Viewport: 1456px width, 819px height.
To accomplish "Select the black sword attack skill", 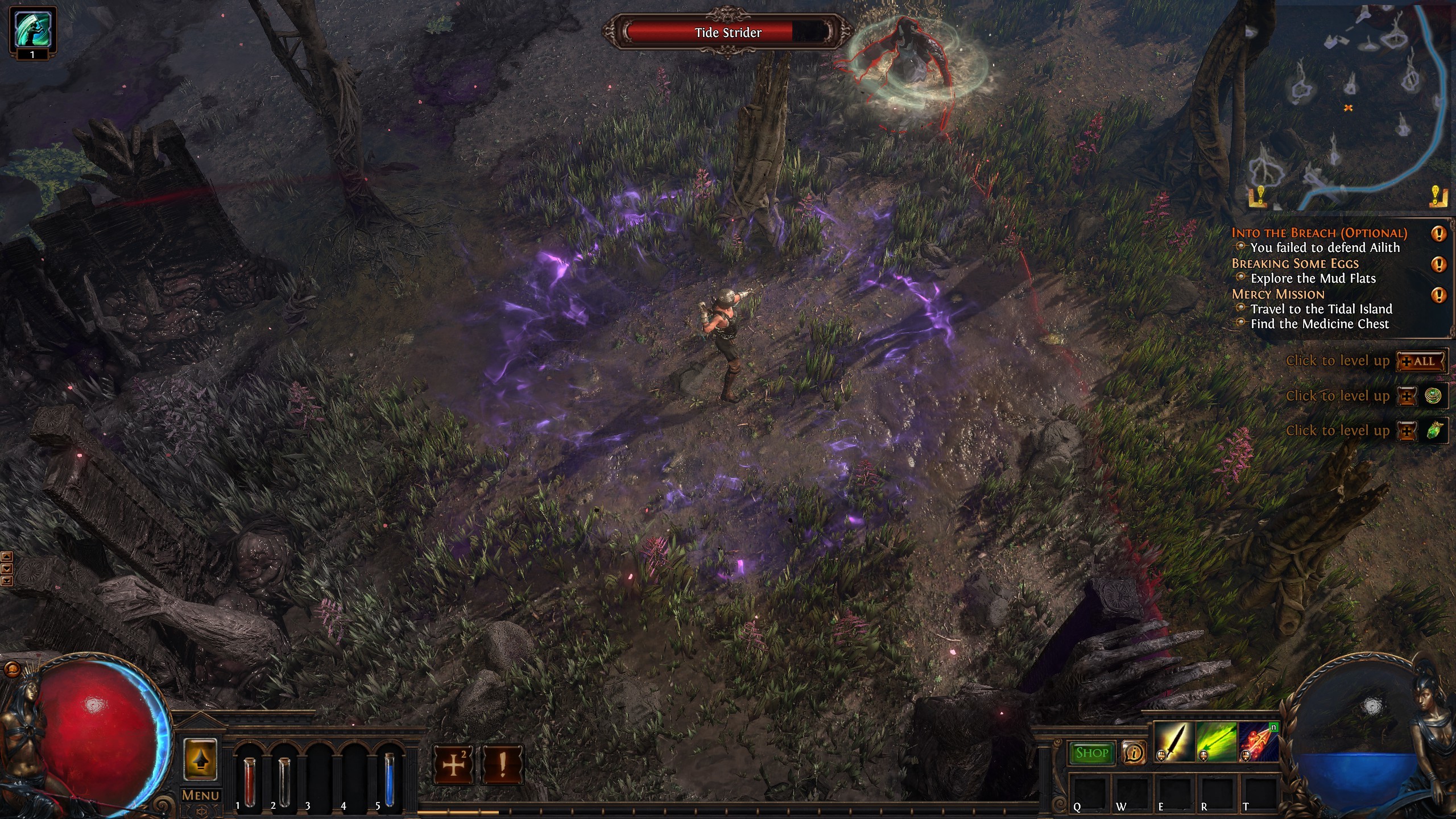I will click(x=1174, y=742).
